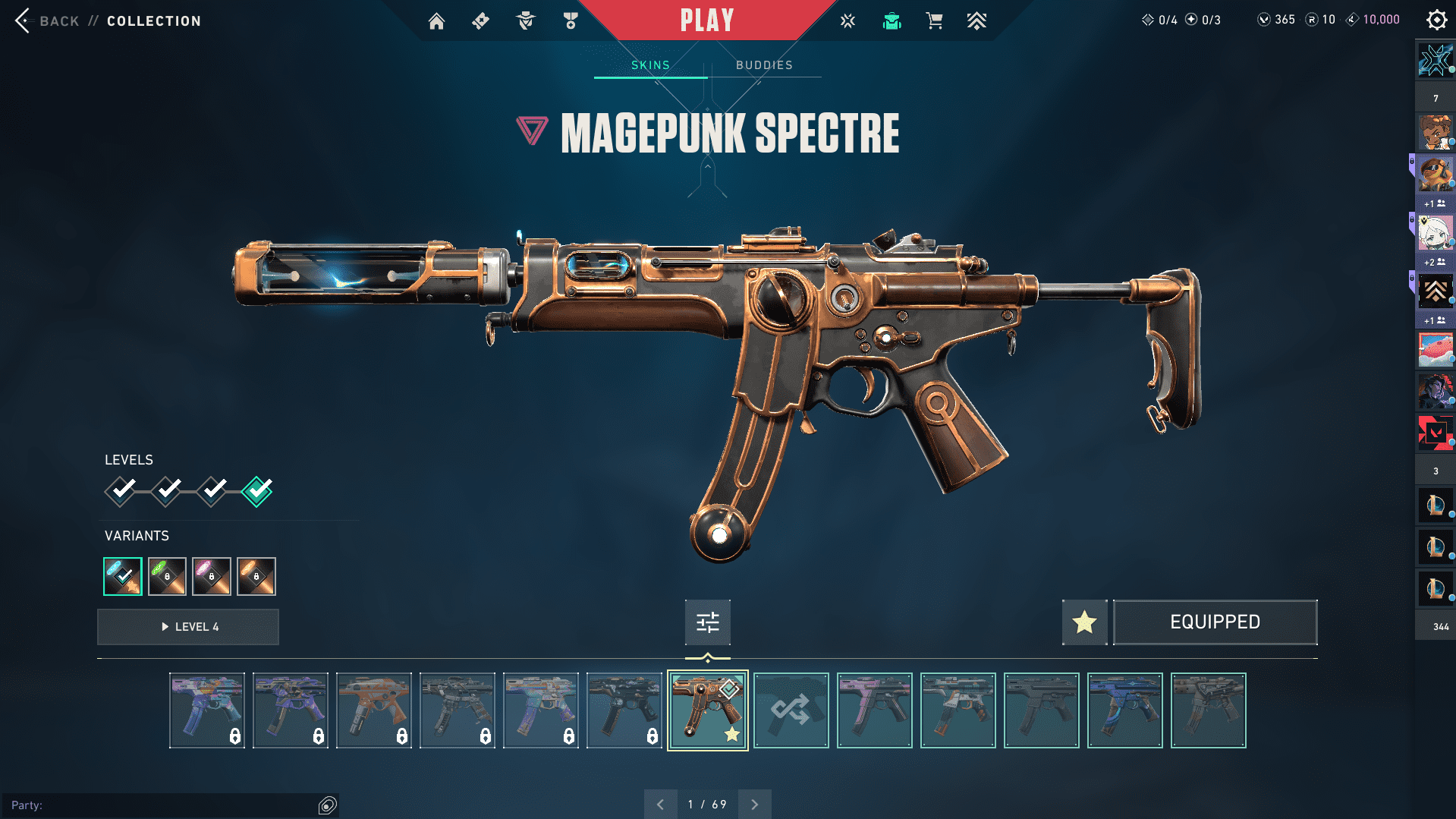Open the settings gear
The height and width of the screenshot is (819, 1456).
click(x=1436, y=20)
